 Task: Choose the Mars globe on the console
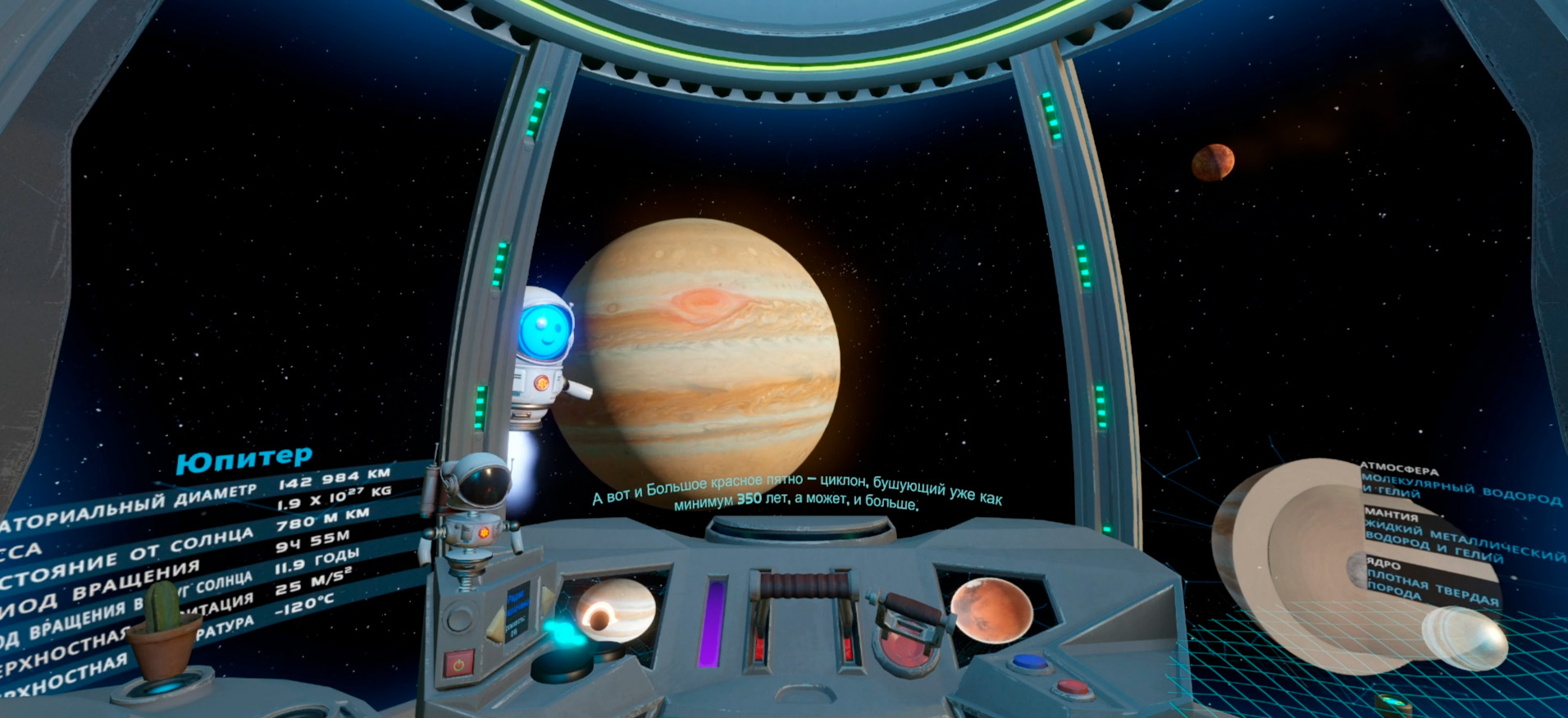click(991, 610)
